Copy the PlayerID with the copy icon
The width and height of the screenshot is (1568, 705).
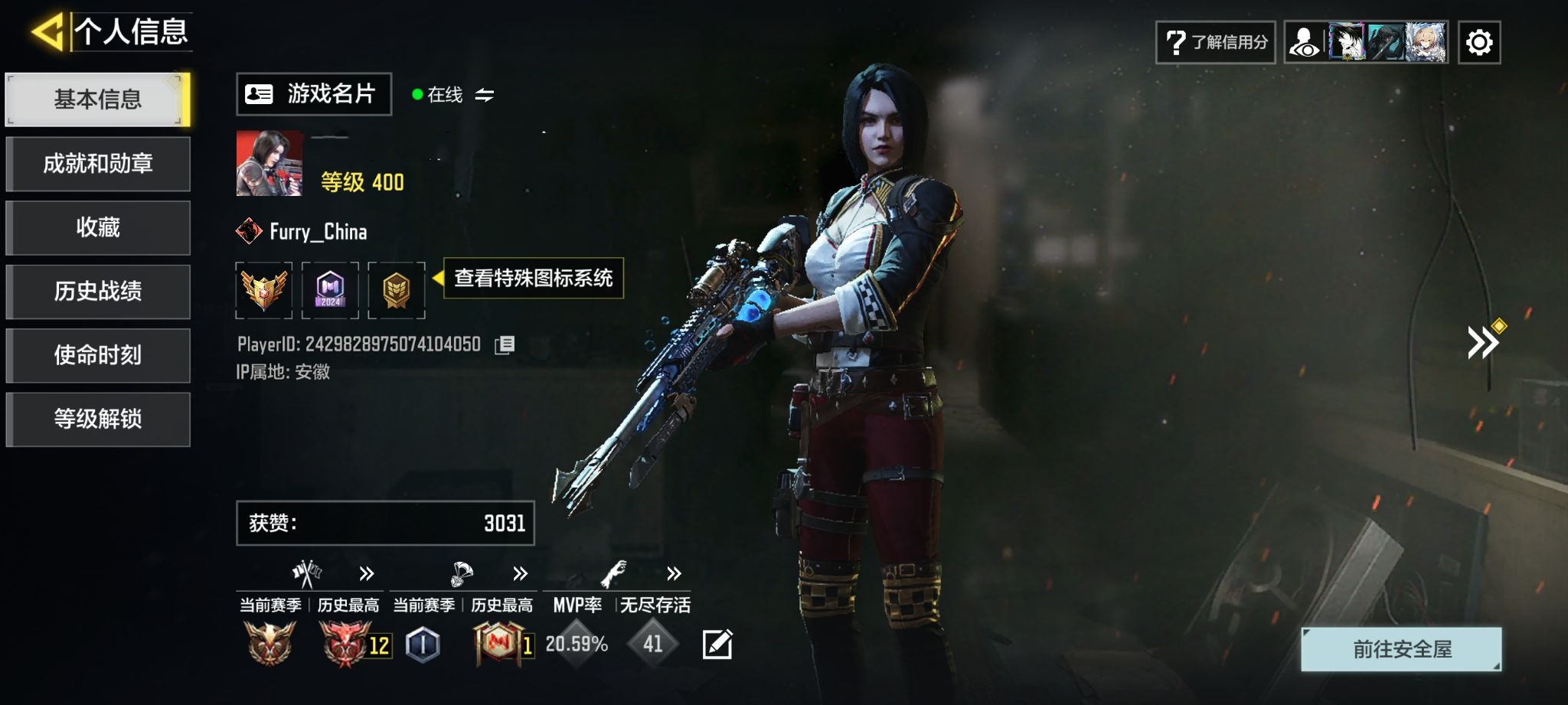point(505,345)
